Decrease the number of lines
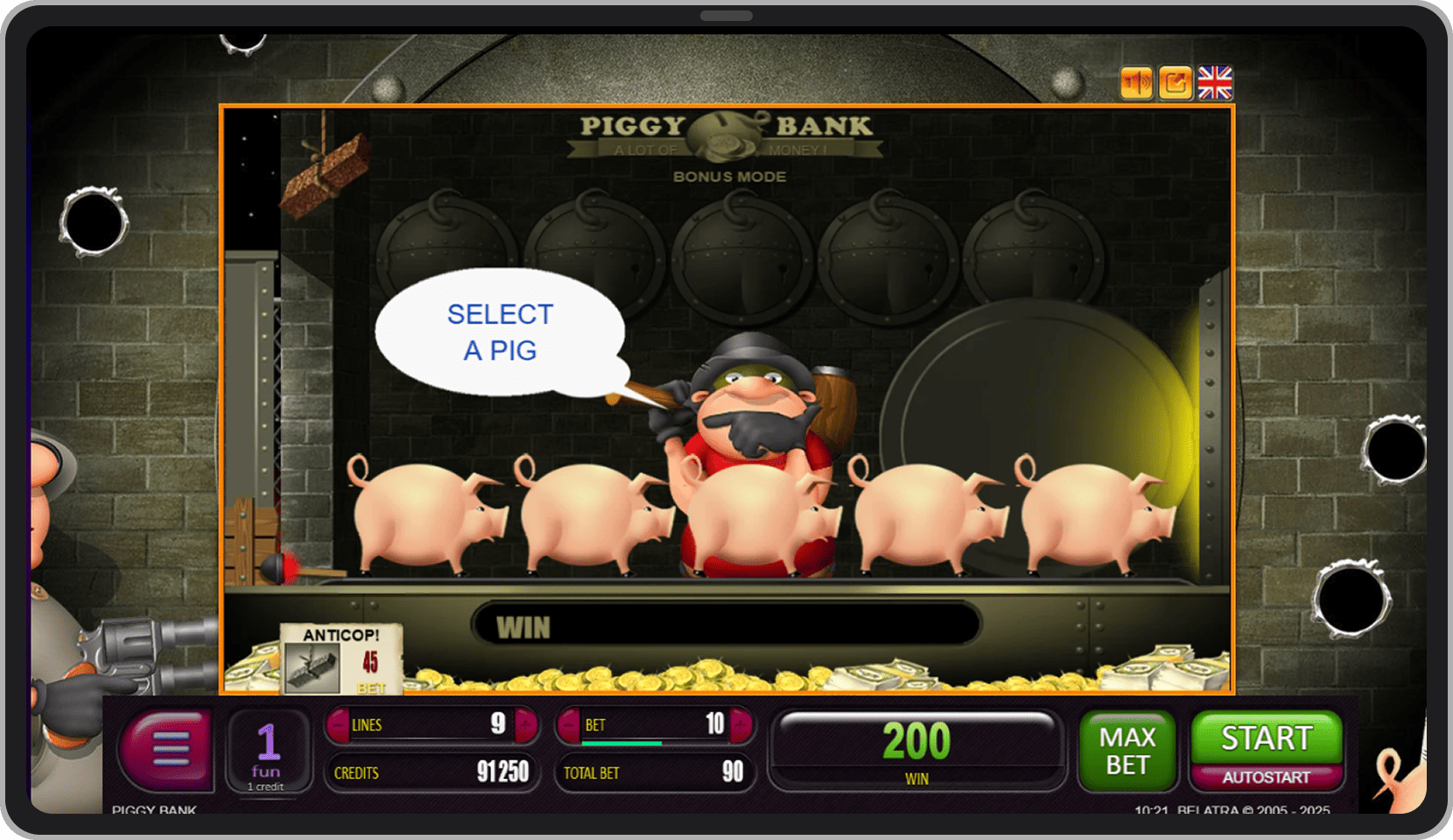 pos(338,724)
